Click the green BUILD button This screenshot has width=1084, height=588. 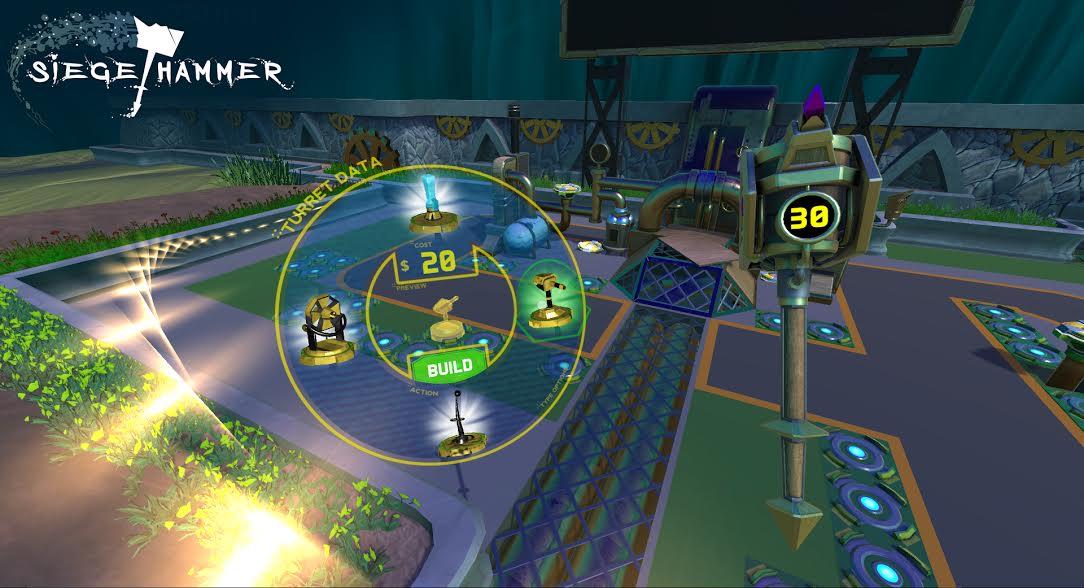[x=448, y=367]
